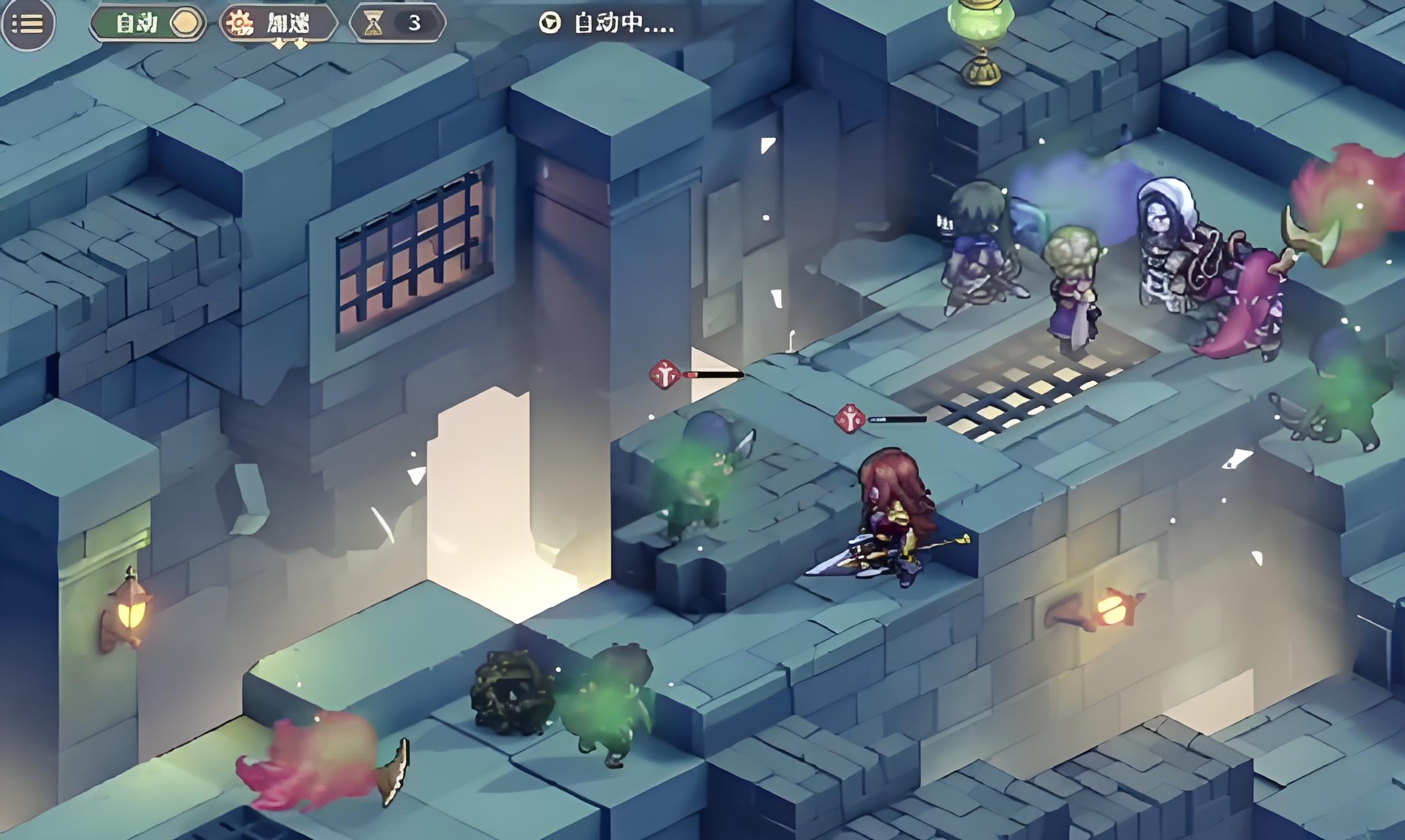Open the list menu button
1405x840 pixels.
27,24
